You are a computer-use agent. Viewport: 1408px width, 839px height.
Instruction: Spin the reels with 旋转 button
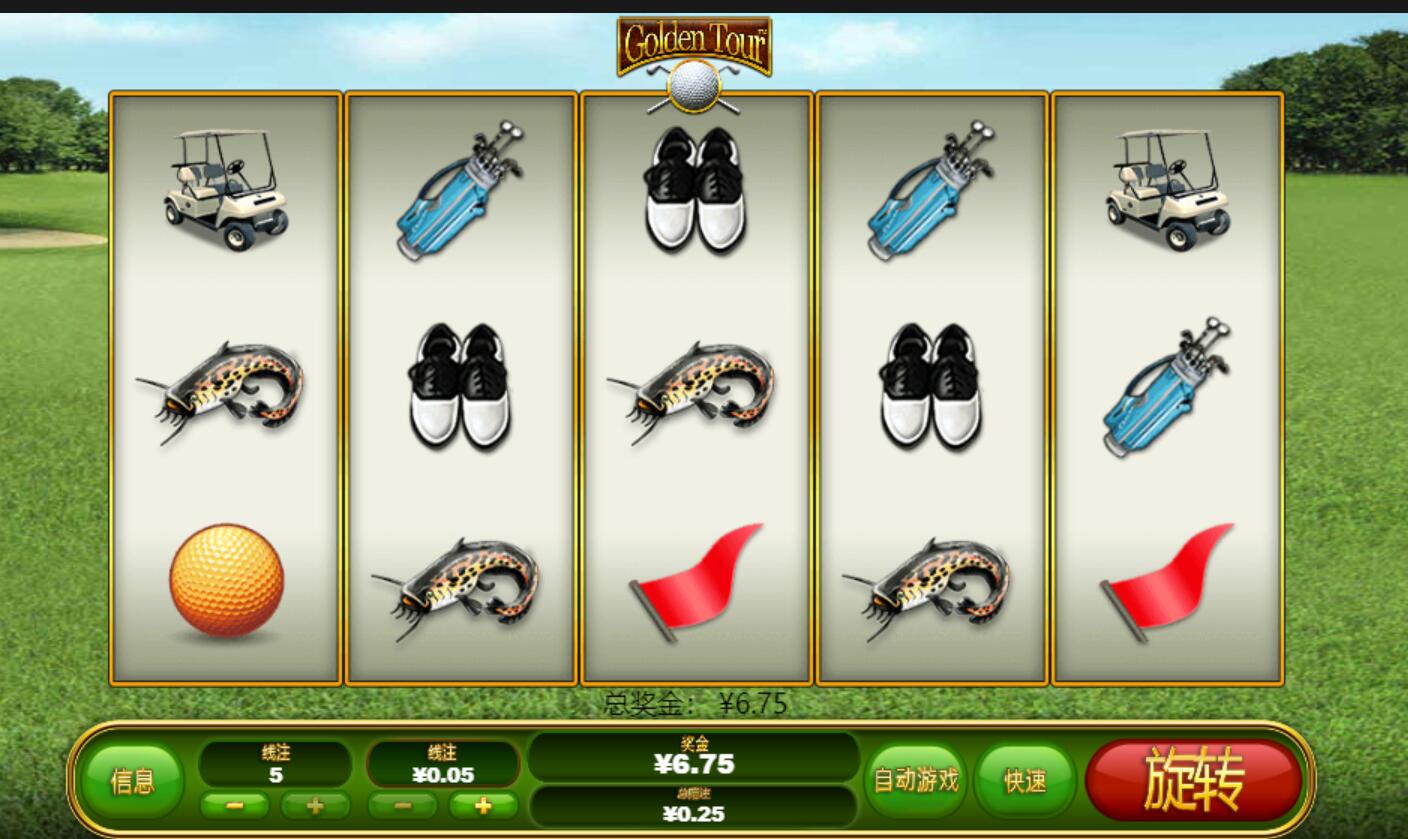(1194, 781)
